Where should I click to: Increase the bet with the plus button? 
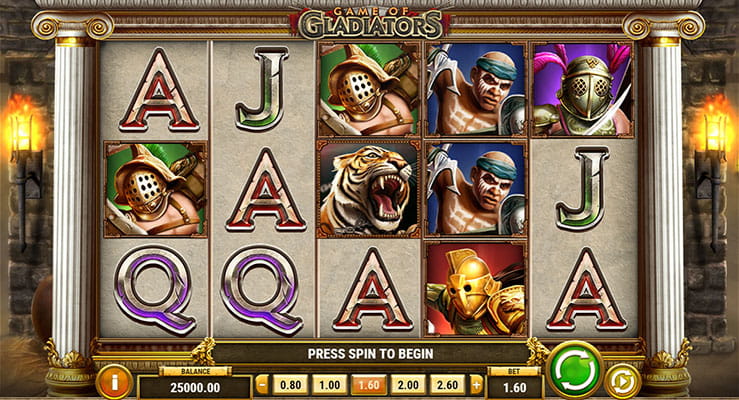tap(476, 385)
